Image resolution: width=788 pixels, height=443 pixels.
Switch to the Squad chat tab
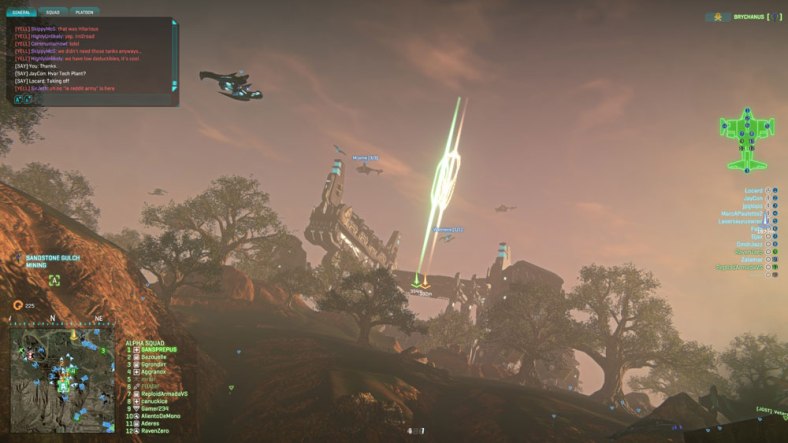[x=53, y=13]
